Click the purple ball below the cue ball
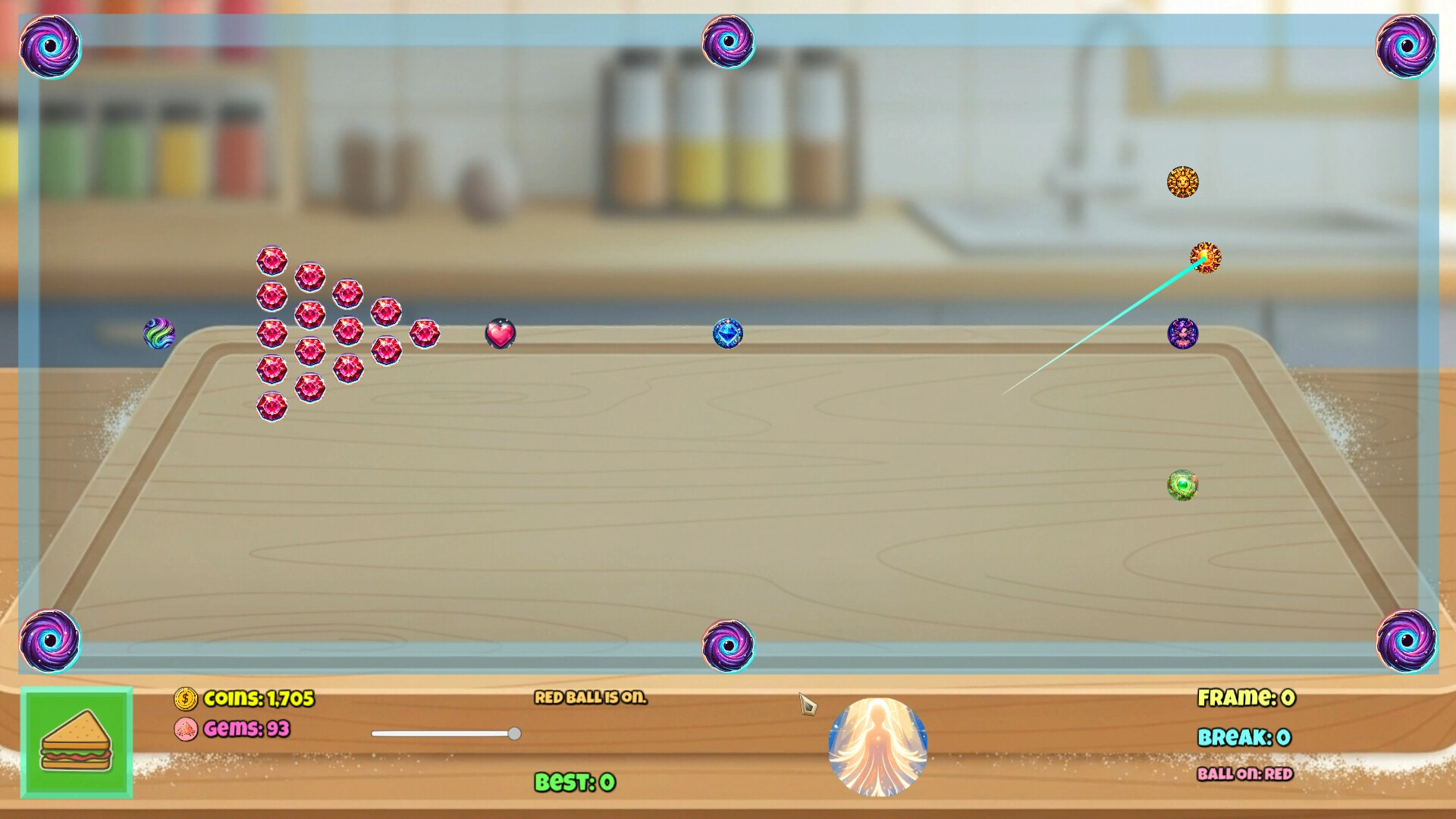This screenshot has height=819, width=1456. click(x=1185, y=332)
